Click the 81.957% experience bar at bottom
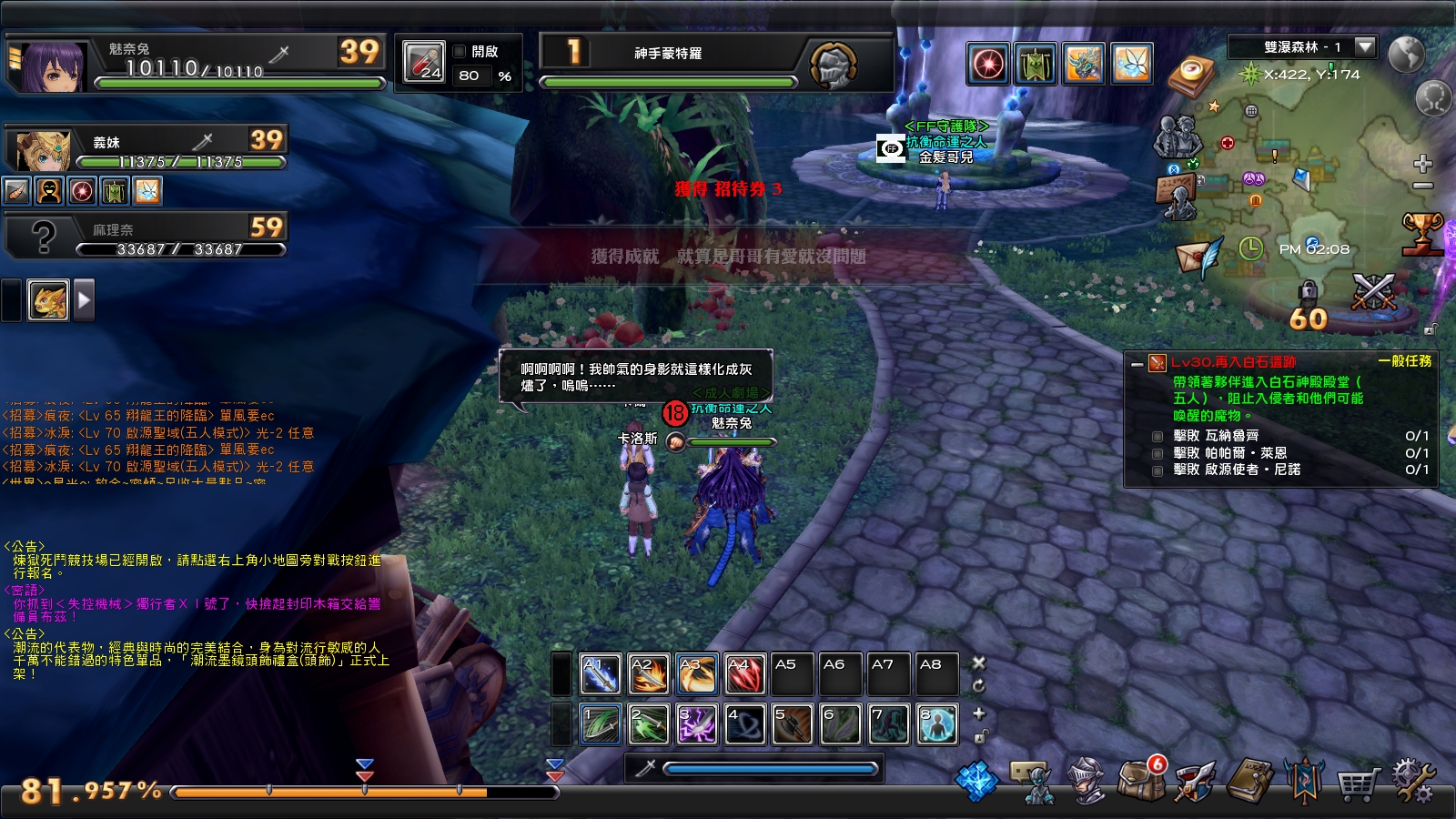 click(x=364, y=792)
